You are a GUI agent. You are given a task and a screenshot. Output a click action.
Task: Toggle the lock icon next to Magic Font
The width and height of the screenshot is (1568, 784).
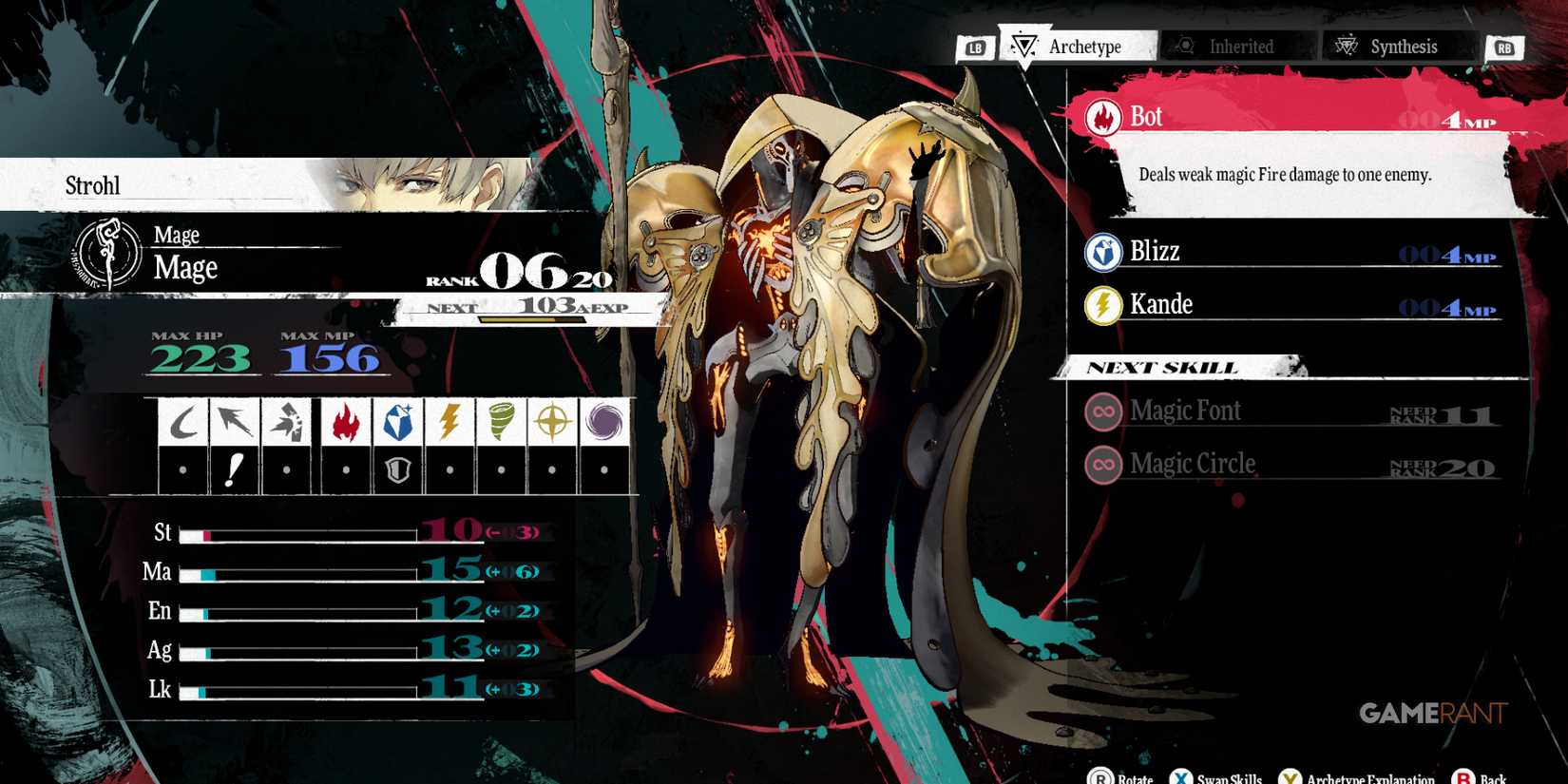click(x=1102, y=411)
